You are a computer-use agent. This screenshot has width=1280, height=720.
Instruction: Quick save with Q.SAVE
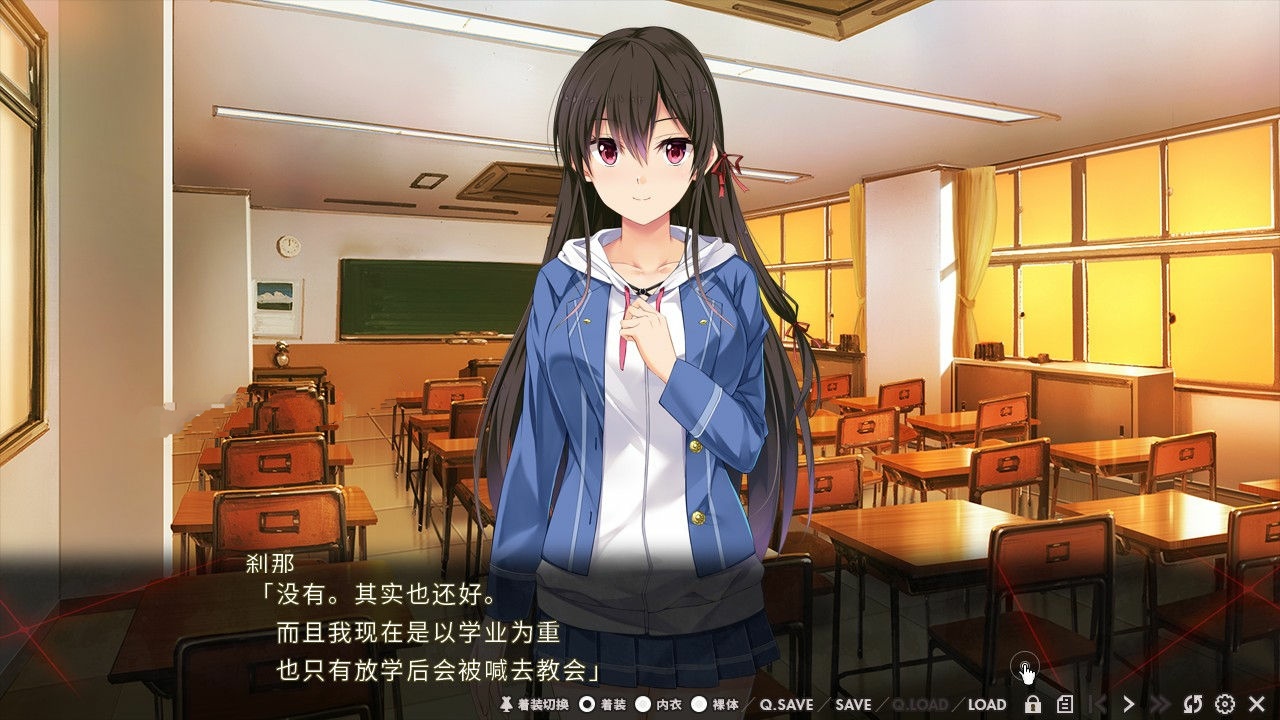pyautogui.click(x=786, y=705)
